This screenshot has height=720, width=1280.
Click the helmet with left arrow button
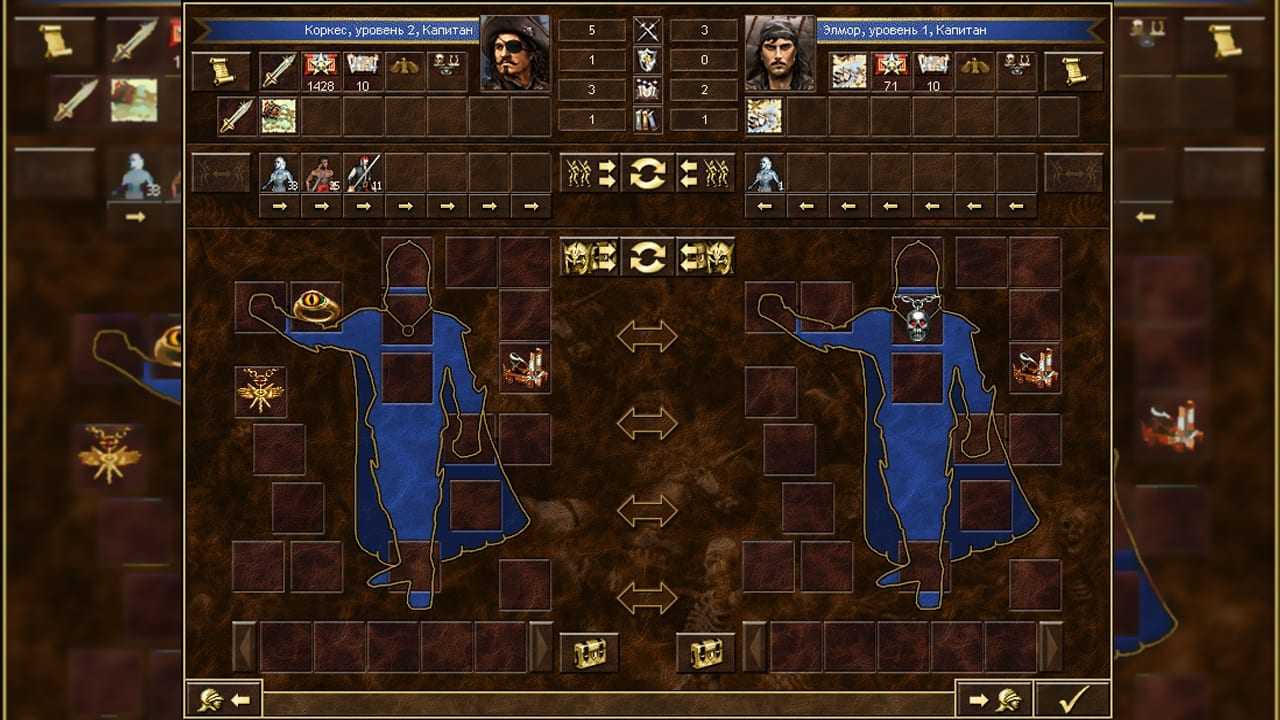tap(224, 699)
